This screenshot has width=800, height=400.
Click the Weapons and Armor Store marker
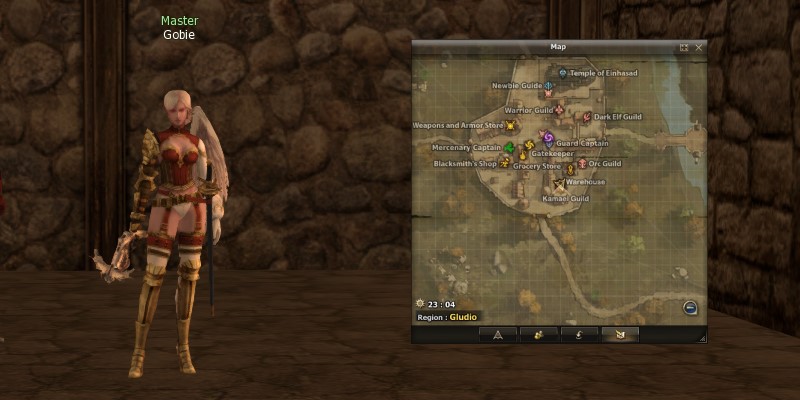[511, 126]
